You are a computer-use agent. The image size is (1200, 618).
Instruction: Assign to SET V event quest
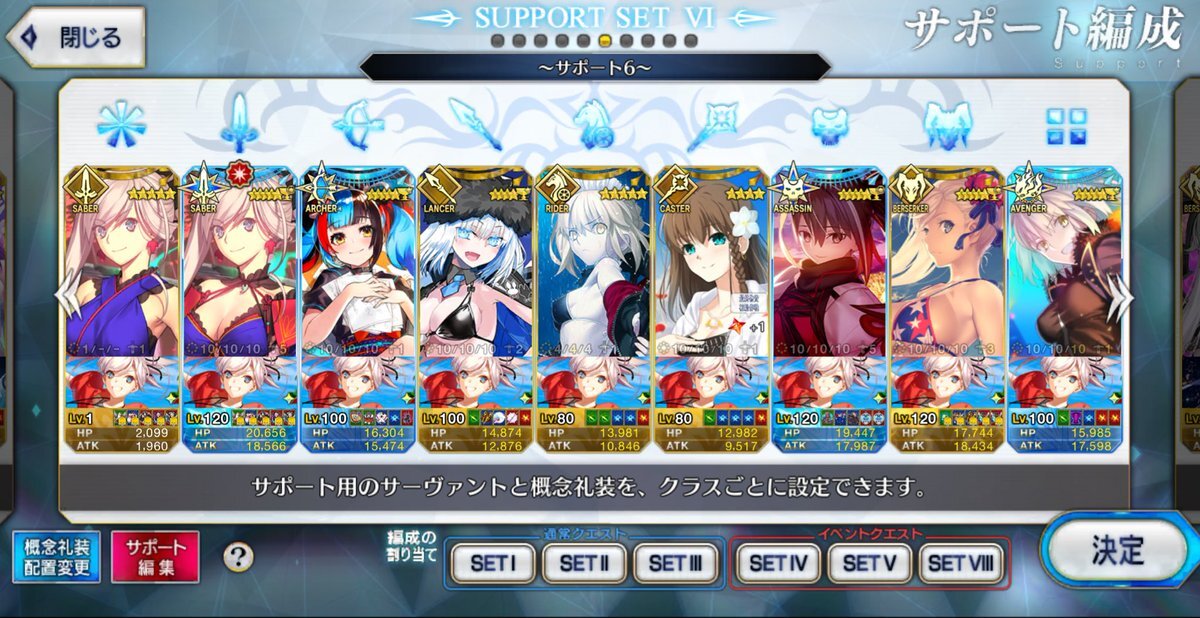click(868, 563)
